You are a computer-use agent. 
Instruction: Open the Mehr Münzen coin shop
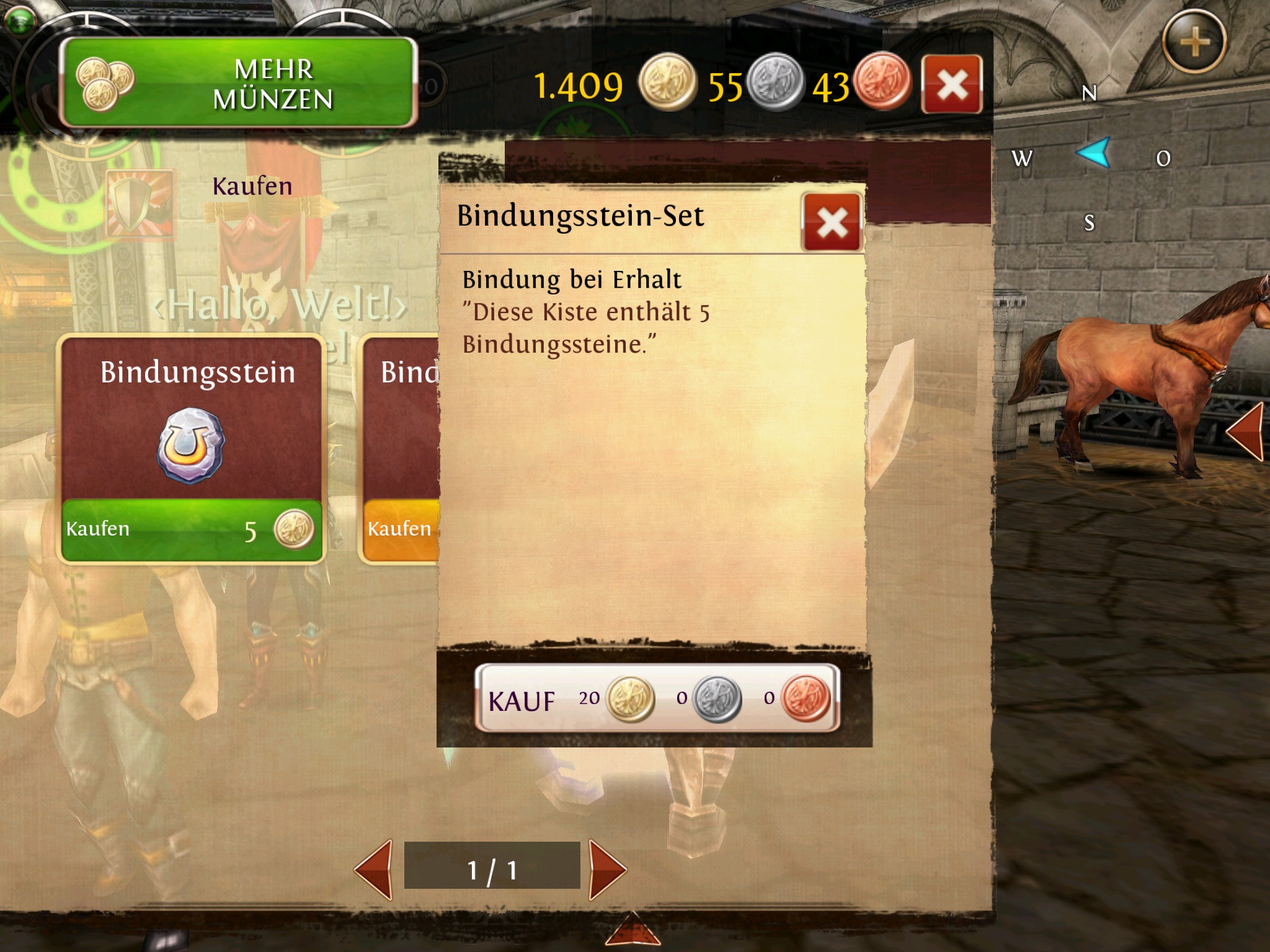(239, 83)
